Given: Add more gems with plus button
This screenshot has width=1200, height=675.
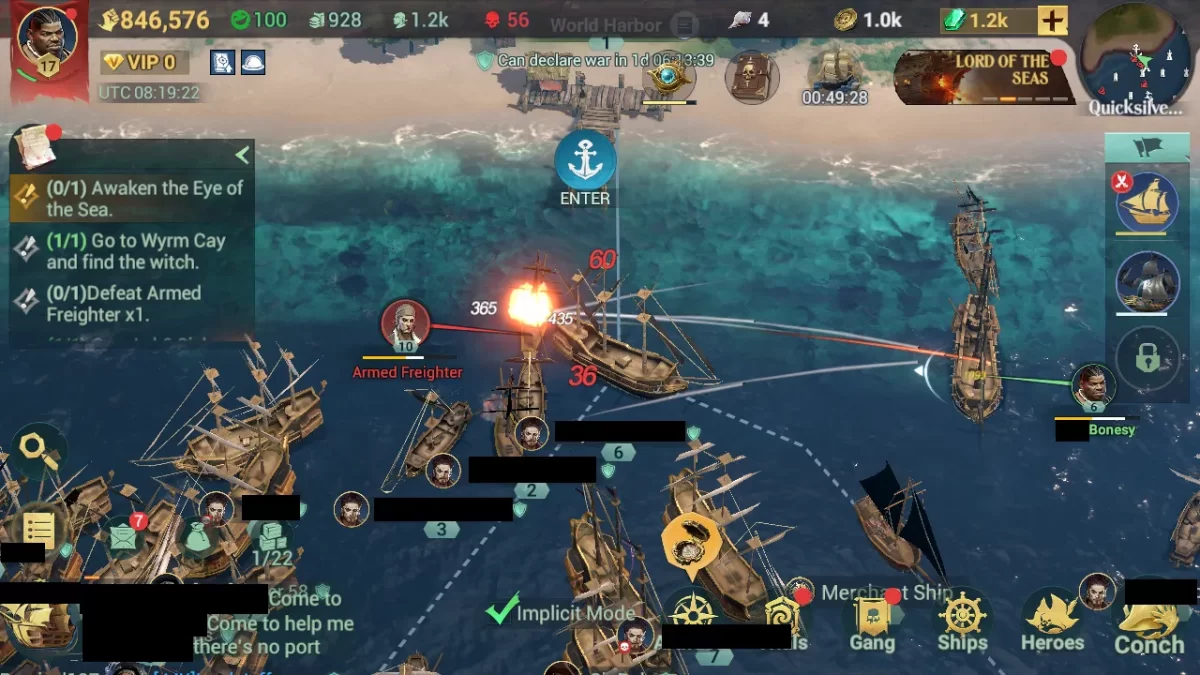Looking at the screenshot, I should pos(1053,20).
